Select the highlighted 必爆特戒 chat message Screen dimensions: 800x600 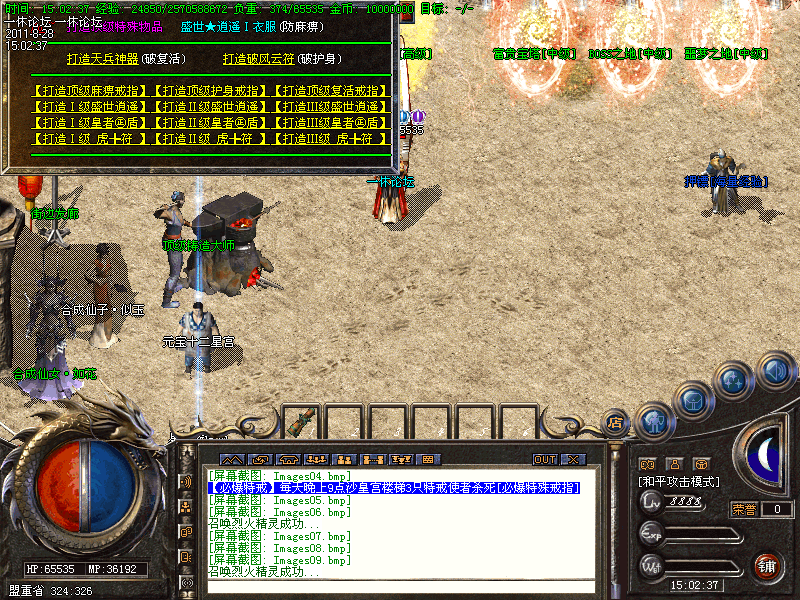[394, 488]
